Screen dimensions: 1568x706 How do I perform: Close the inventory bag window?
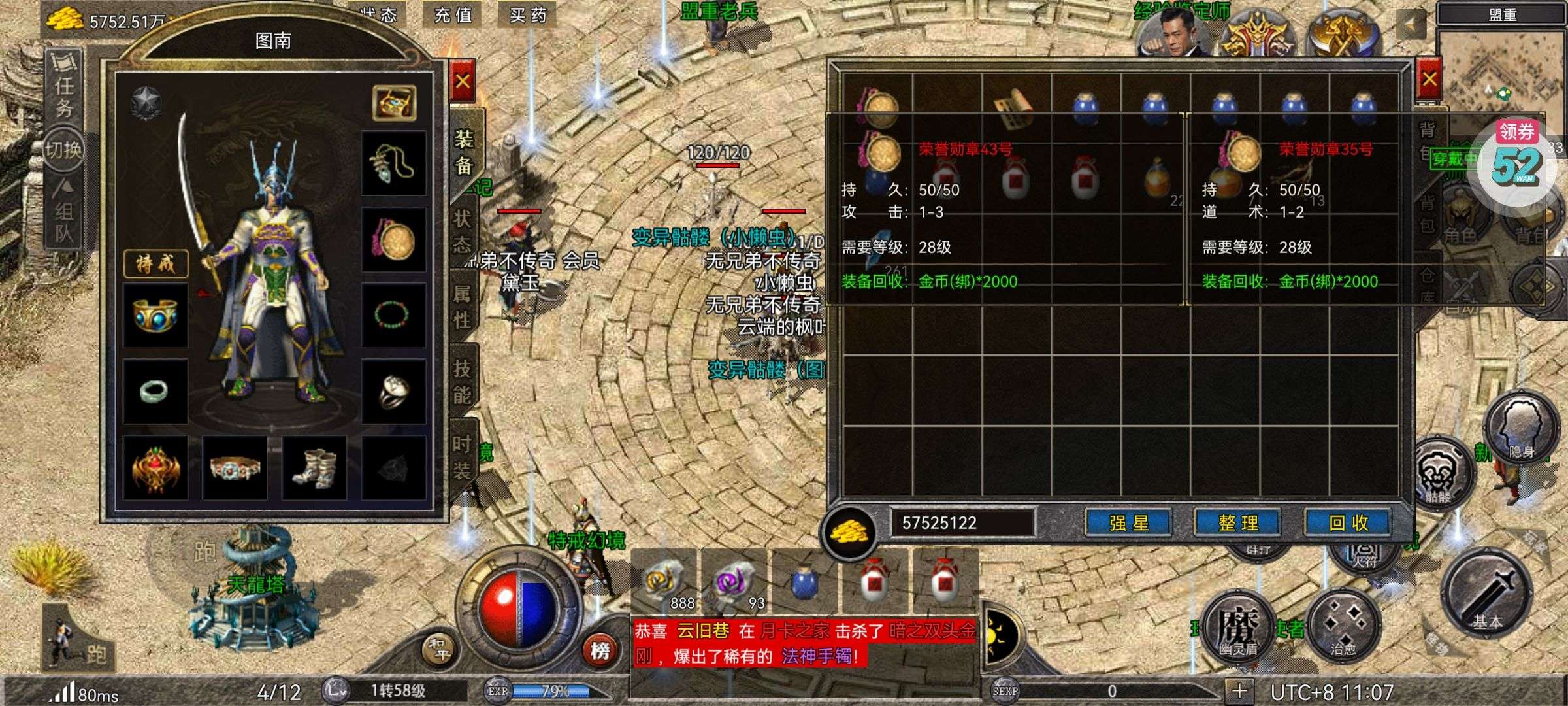pos(1429,80)
